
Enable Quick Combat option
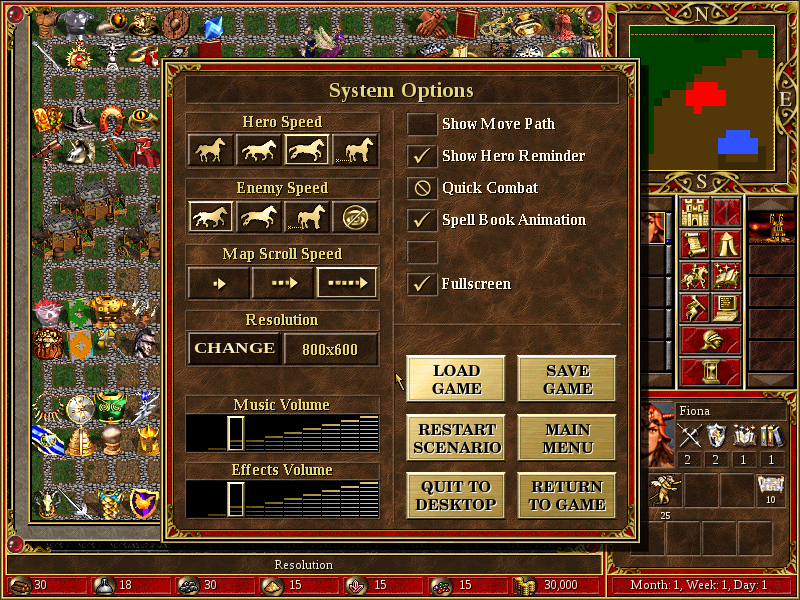pyautogui.click(x=422, y=188)
